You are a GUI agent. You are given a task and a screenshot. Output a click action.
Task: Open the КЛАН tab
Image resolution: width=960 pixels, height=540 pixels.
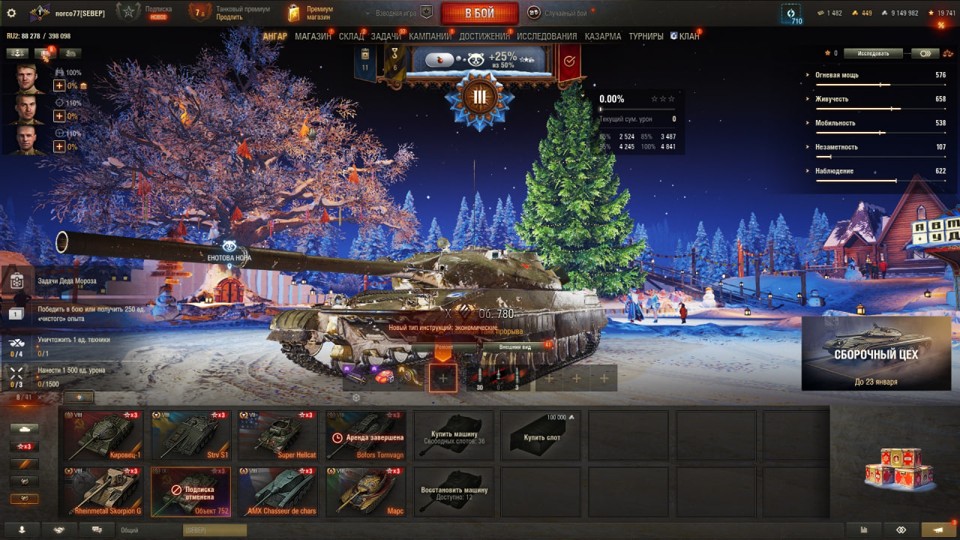(685, 37)
